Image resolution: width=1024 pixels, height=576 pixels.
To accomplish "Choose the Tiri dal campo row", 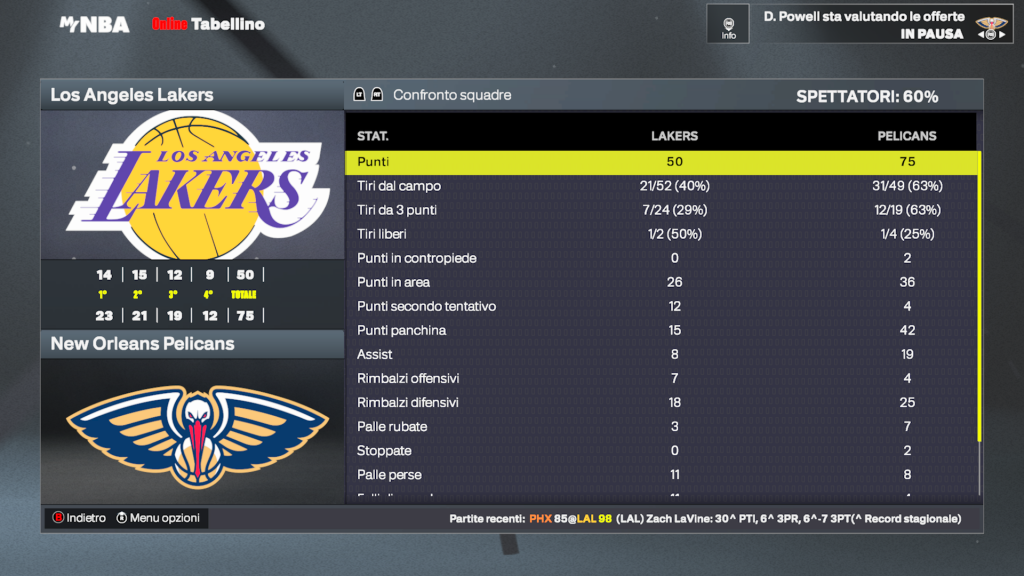I will (661, 186).
